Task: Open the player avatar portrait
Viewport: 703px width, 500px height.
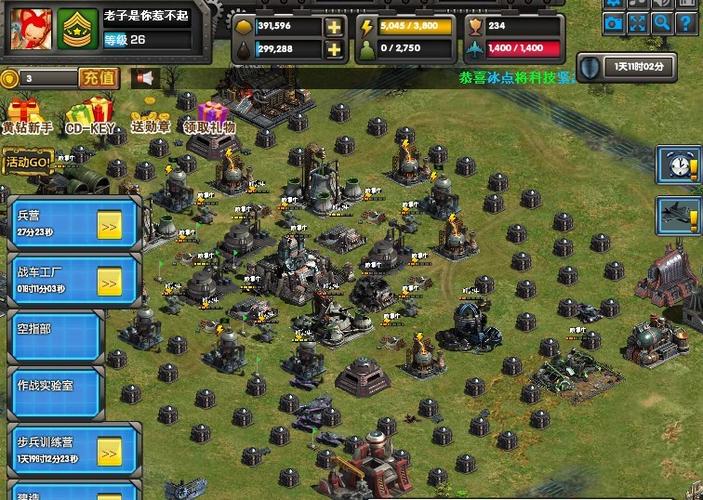Action: 31,29
